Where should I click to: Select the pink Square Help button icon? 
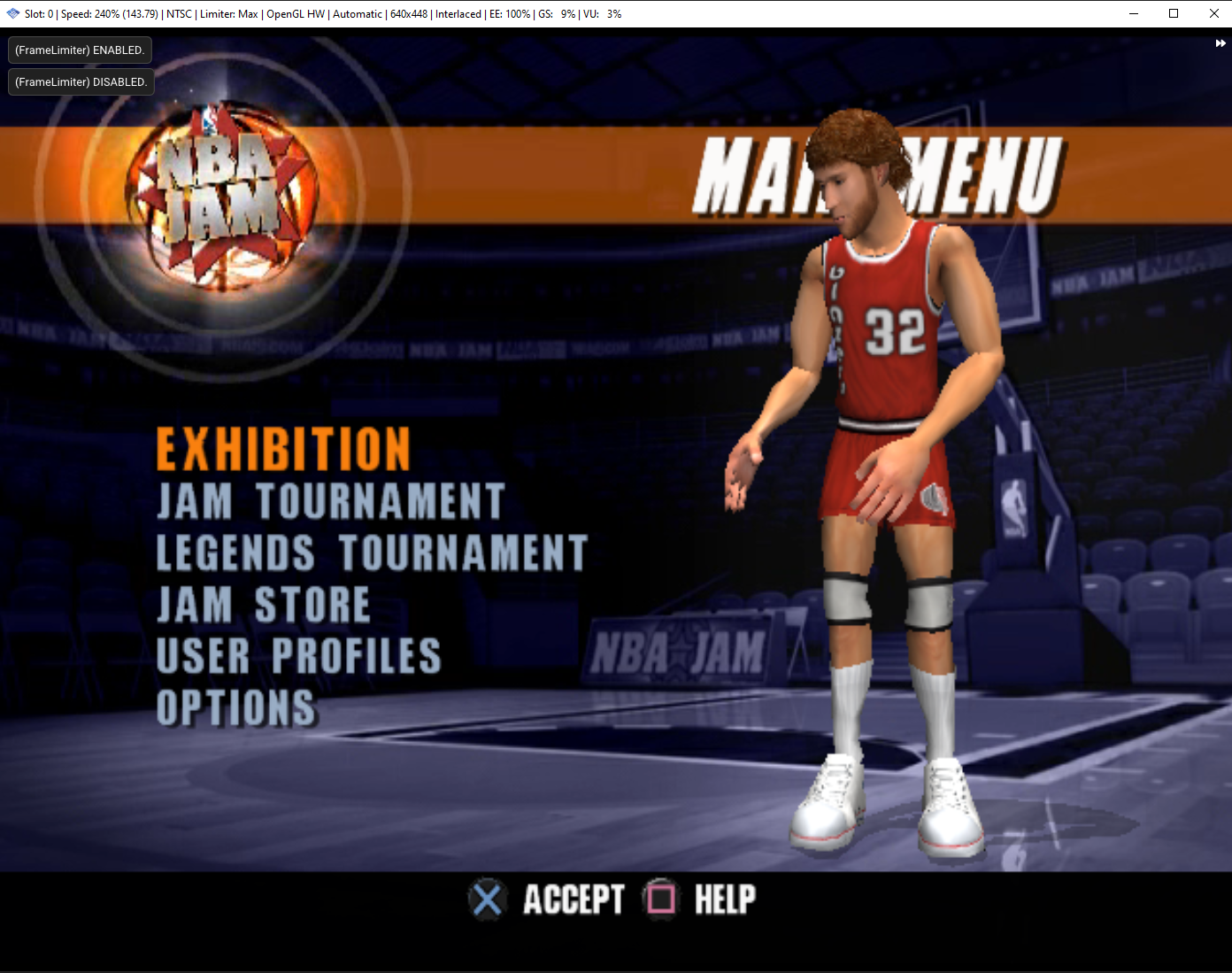(660, 900)
